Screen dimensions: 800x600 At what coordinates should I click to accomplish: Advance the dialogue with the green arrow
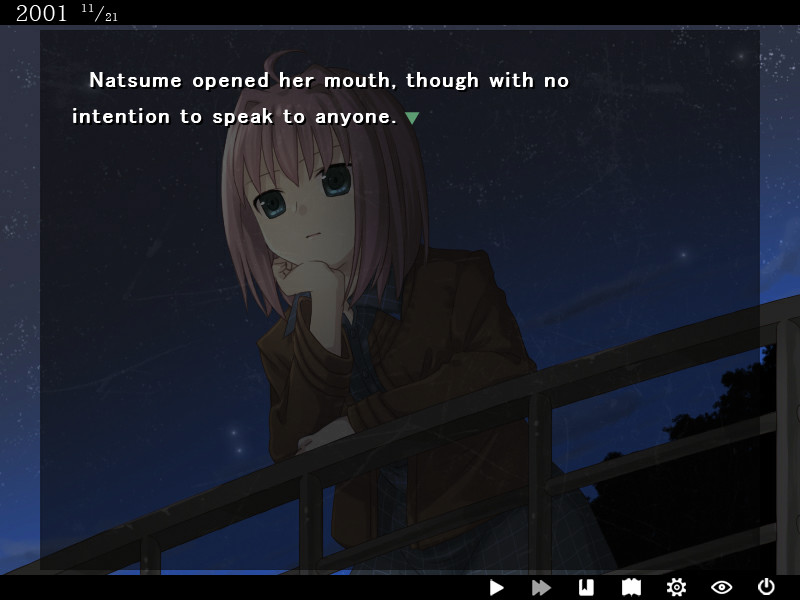click(411, 118)
